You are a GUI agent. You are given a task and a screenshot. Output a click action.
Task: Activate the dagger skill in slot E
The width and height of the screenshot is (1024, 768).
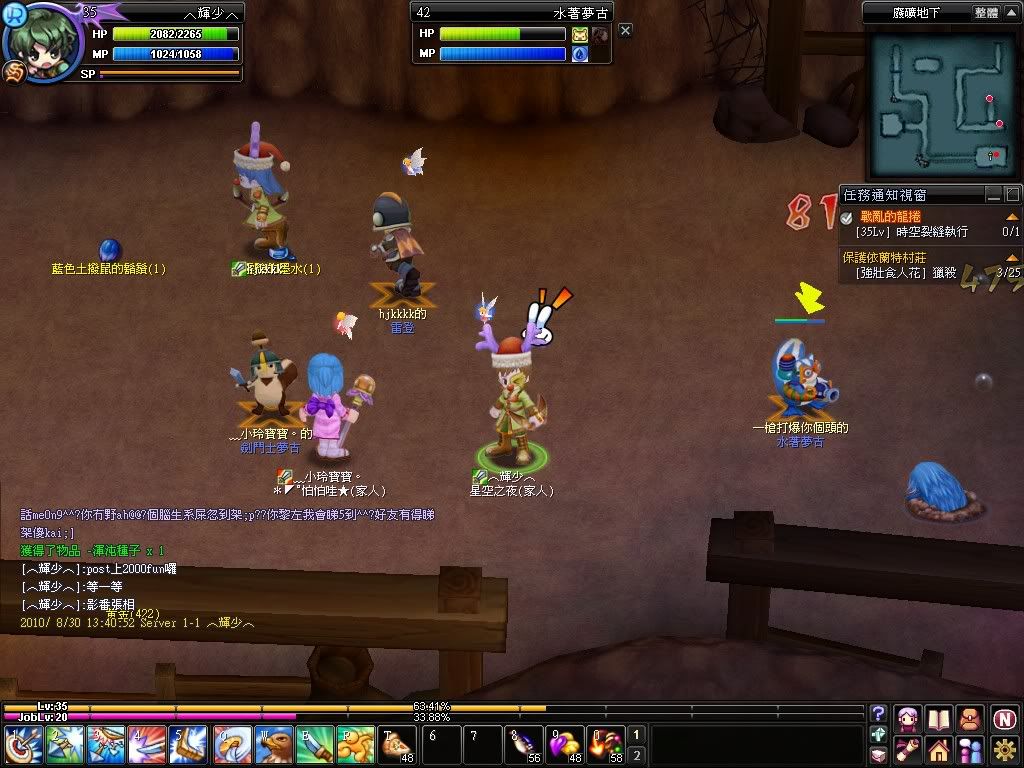(315, 745)
